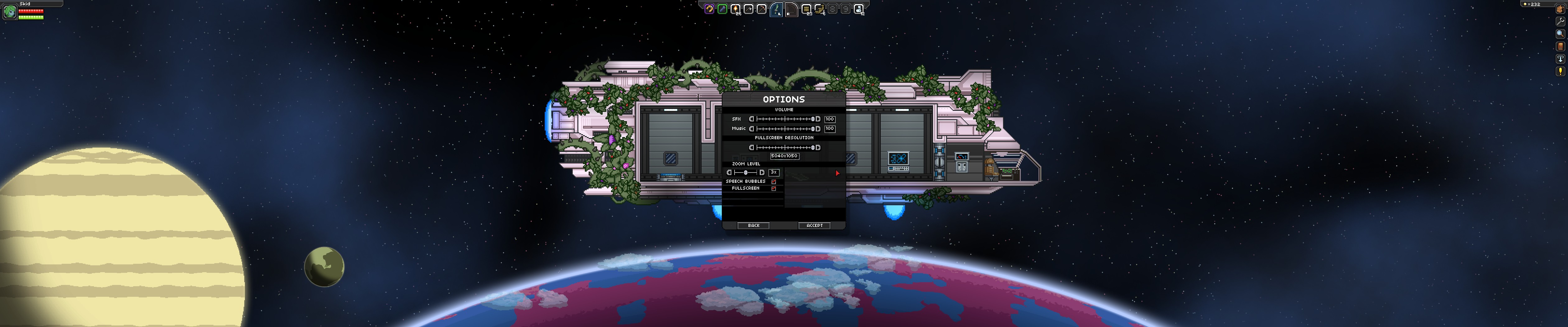Select the torch in the hotbar
Image resolution: width=1568 pixels, height=327 pixels.
(736, 9)
